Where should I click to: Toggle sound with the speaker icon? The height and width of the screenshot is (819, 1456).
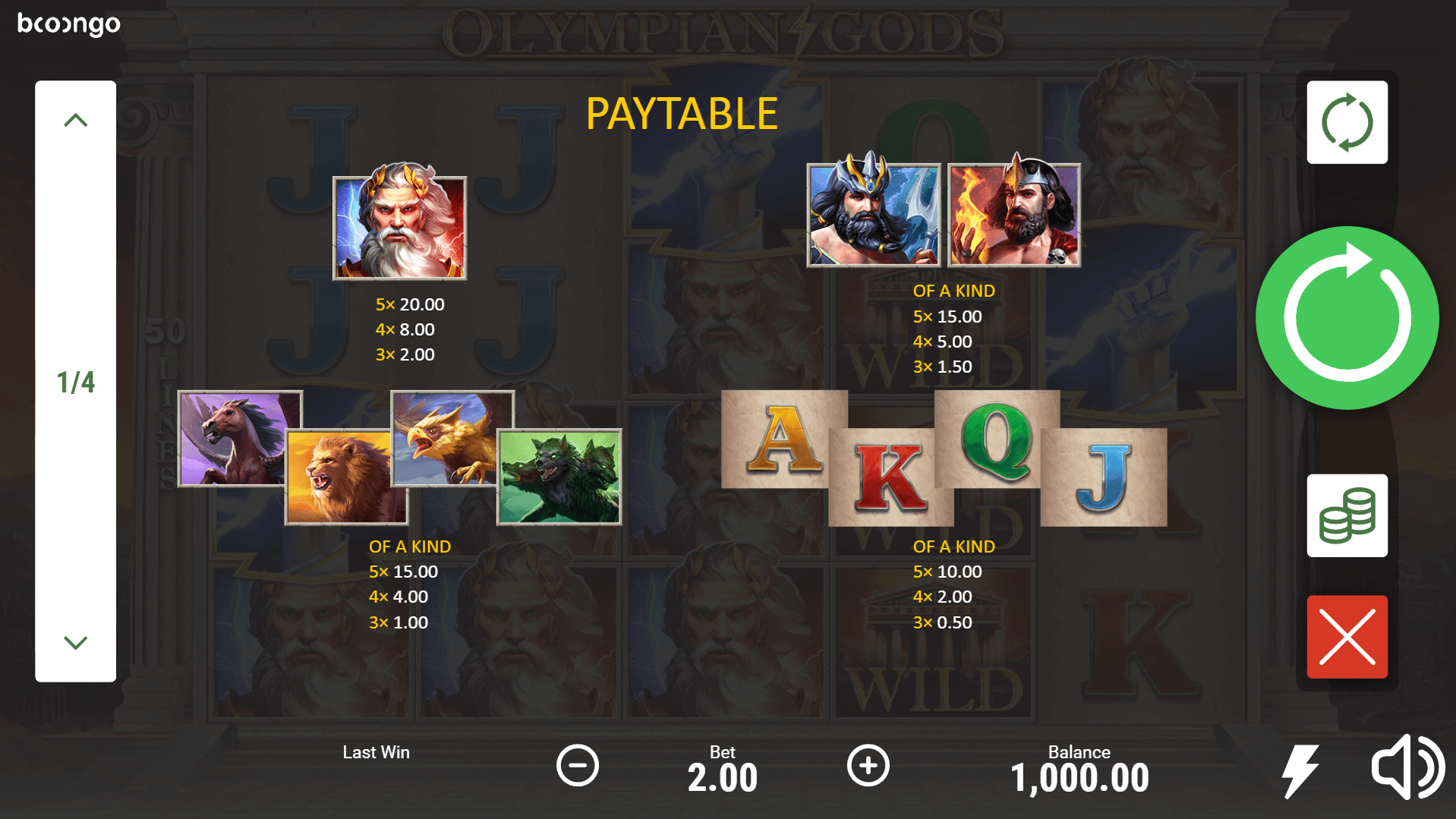tap(1407, 767)
